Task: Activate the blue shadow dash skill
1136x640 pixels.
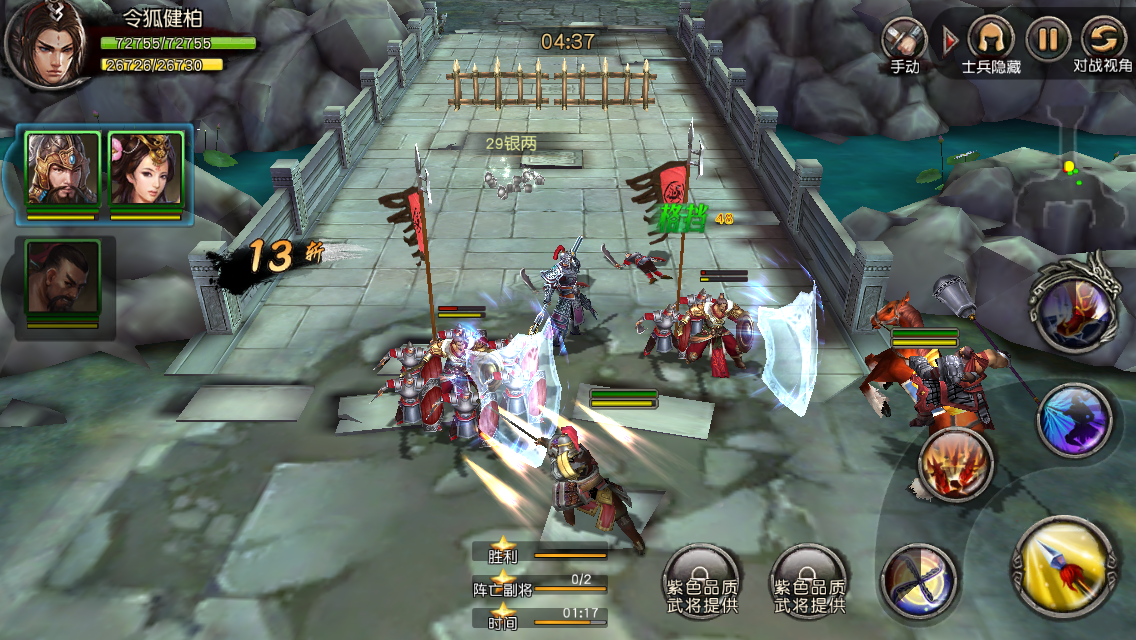Action: click(1074, 420)
